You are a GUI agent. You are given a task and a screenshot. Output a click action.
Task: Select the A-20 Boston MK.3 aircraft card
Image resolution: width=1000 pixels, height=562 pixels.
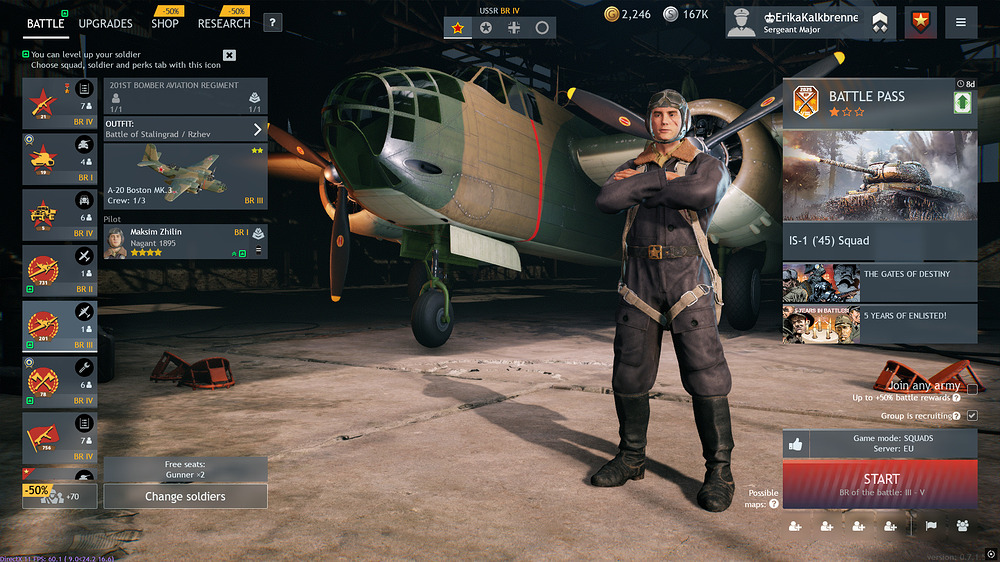click(185, 175)
